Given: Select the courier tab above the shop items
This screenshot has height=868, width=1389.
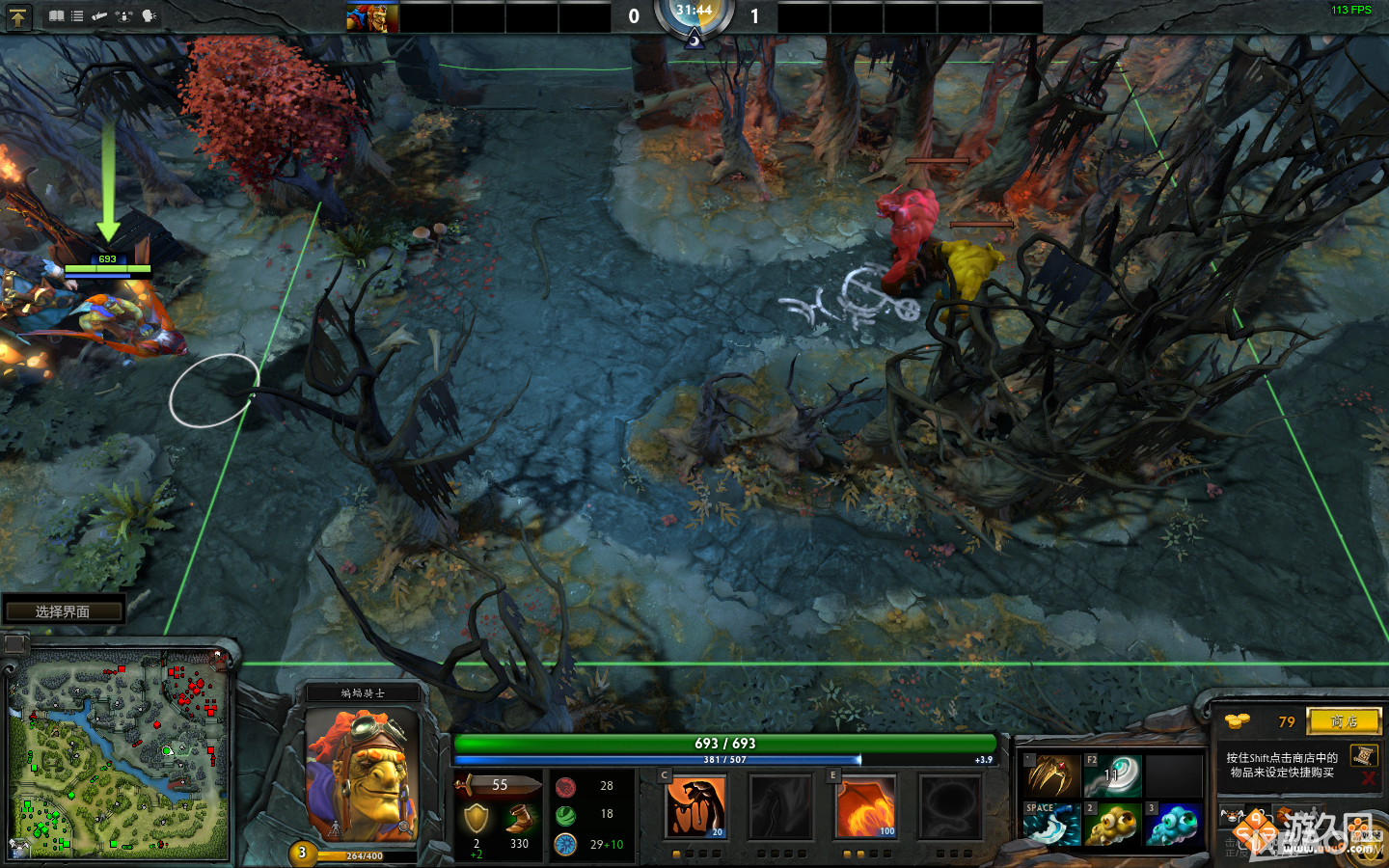Looking at the screenshot, I should tap(1233, 814).
